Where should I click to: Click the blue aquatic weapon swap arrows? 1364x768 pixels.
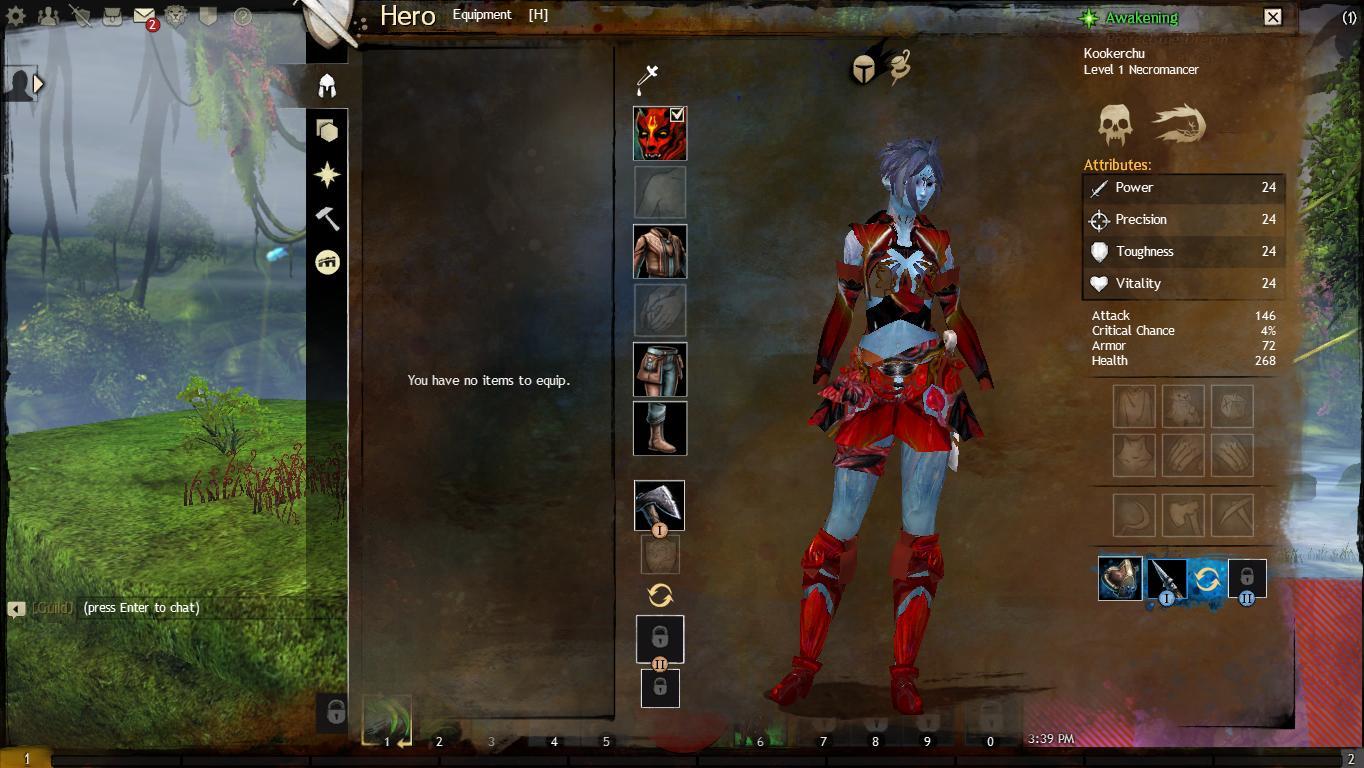click(x=1207, y=579)
